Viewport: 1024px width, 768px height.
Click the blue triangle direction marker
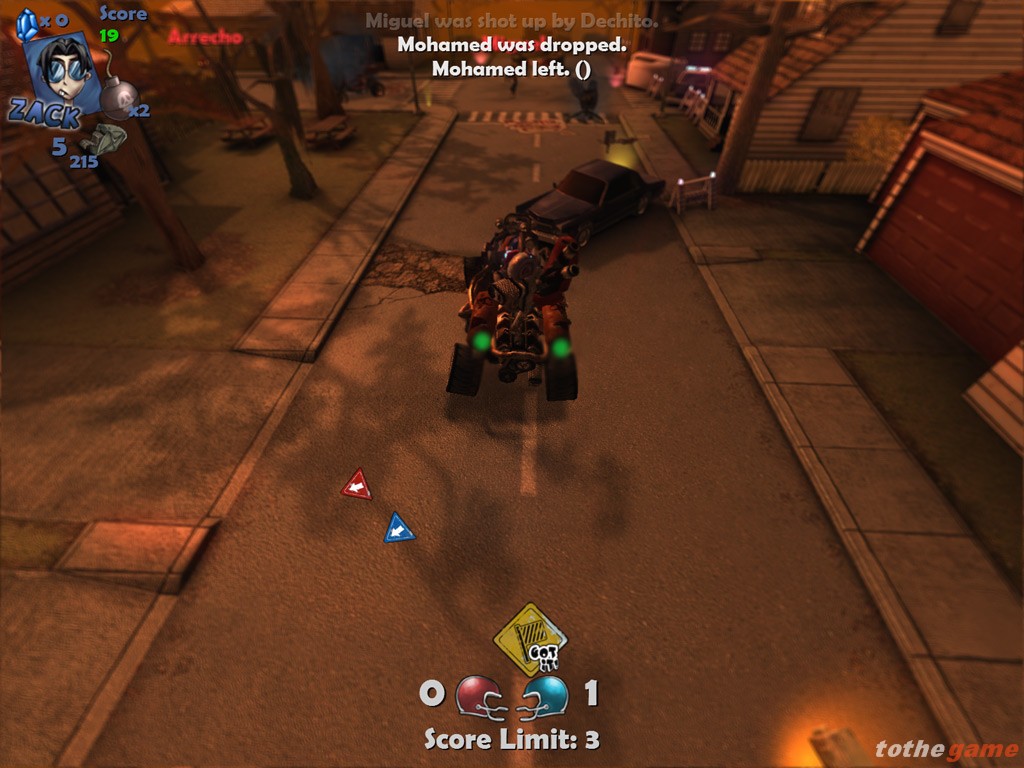[398, 528]
